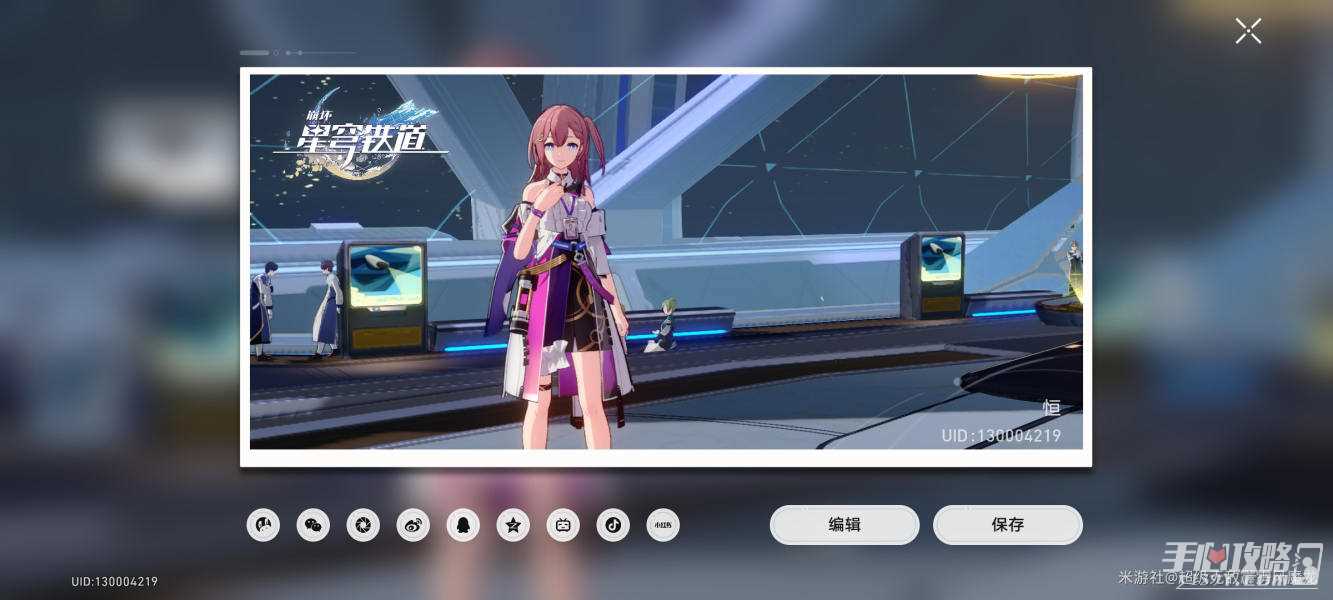Share photo to Bilibili
Image resolution: width=1333 pixels, height=600 pixels.
563,525
